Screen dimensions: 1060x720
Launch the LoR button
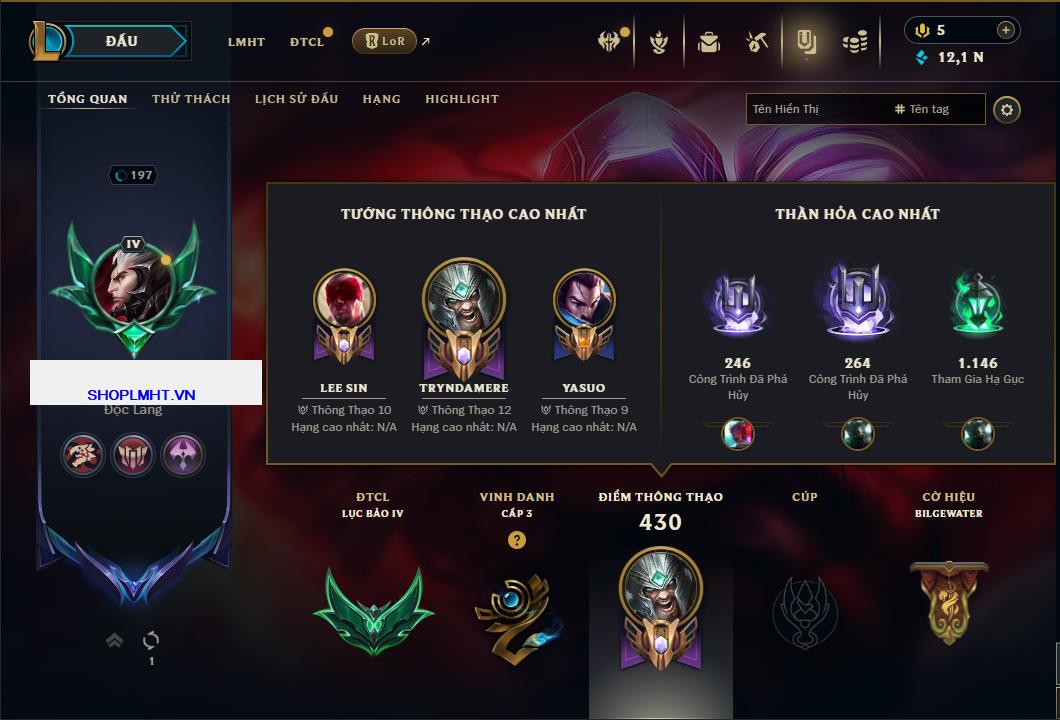(384, 41)
